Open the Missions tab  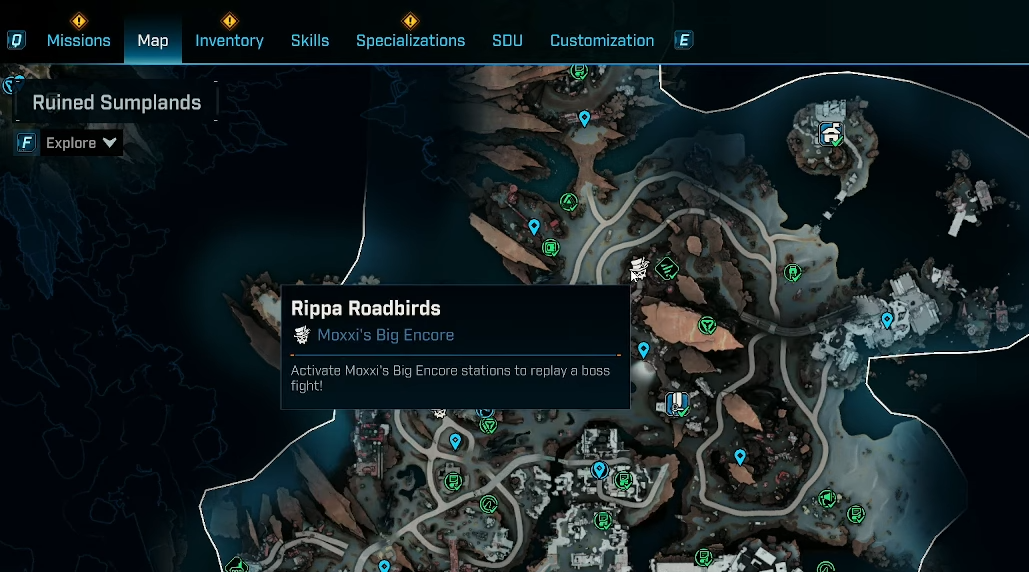(x=78, y=41)
